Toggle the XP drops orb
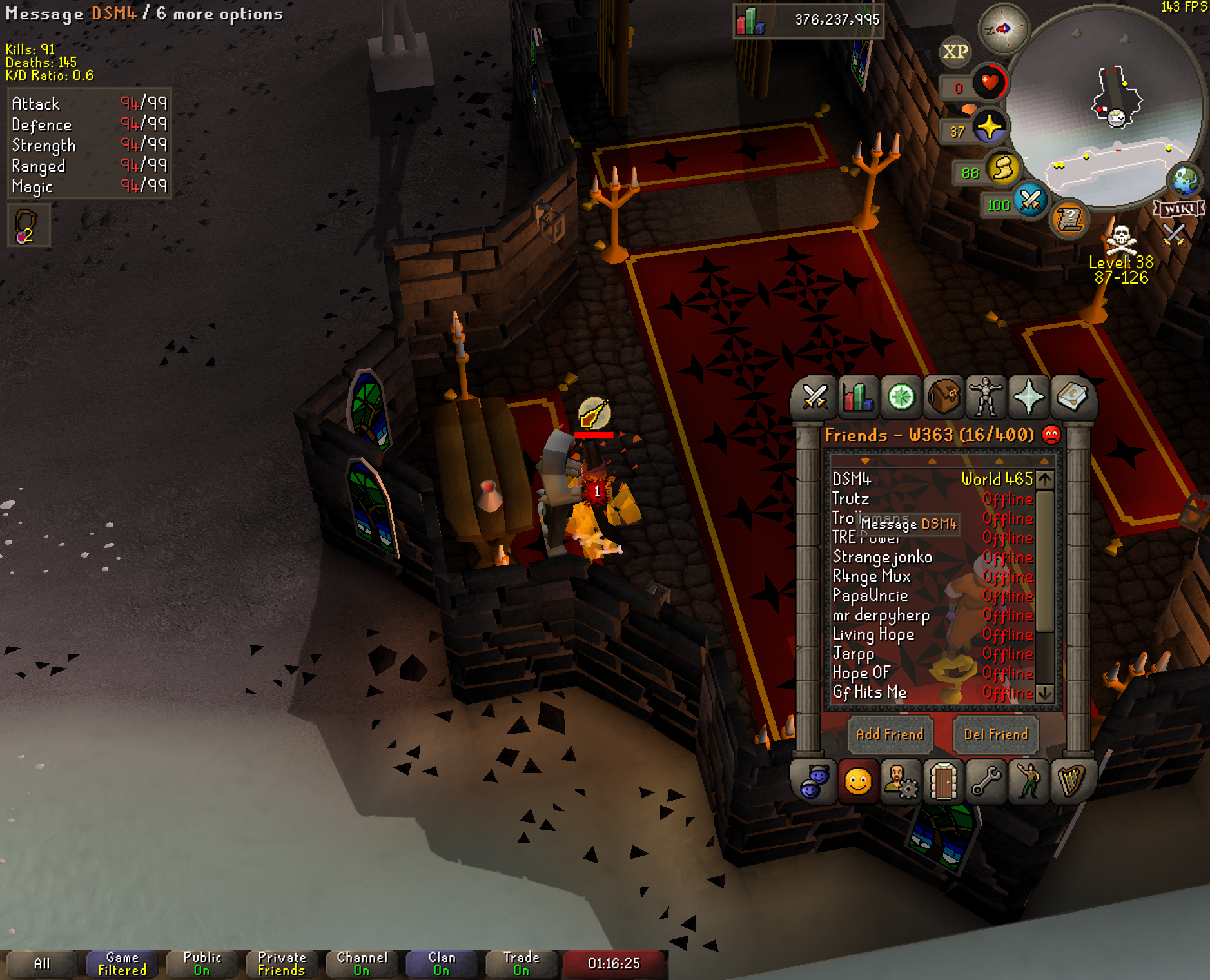1210x980 pixels. (955, 52)
